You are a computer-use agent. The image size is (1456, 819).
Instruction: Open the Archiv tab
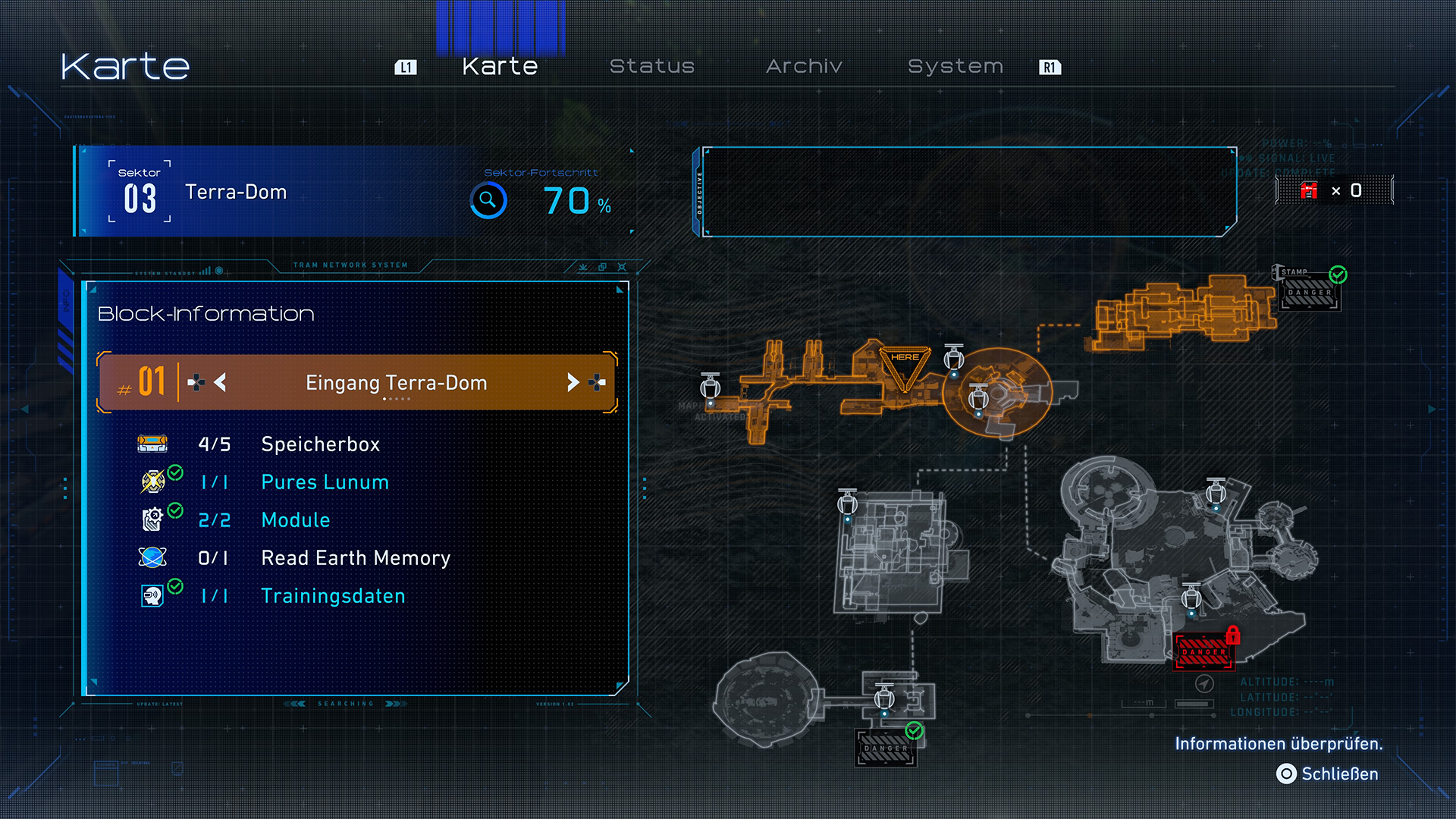[804, 67]
